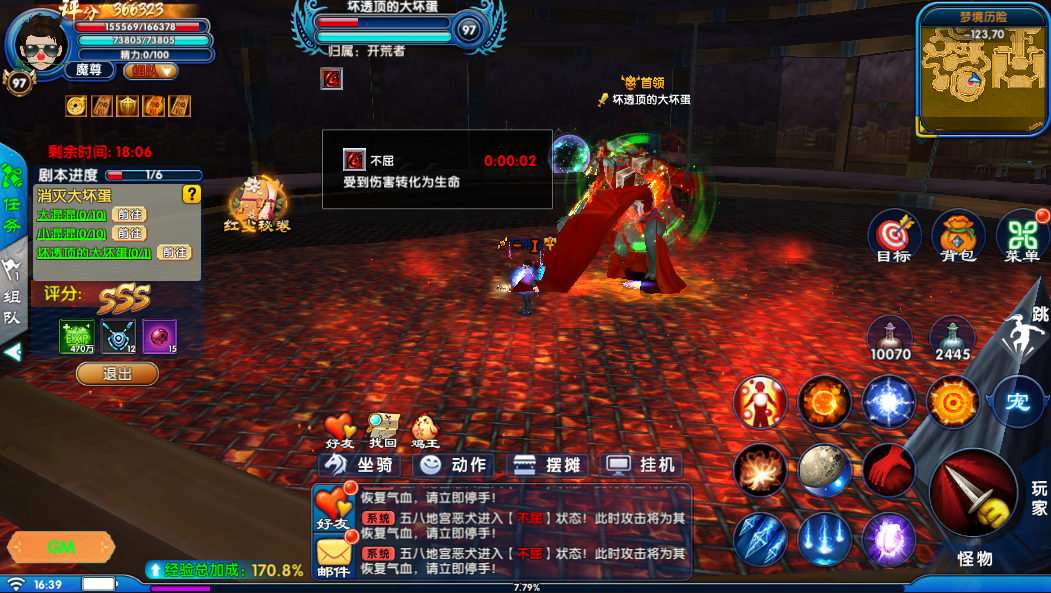1051x593 pixels.
Task: Use the main dagger attack skill
Action: pyautogui.click(x=972, y=494)
